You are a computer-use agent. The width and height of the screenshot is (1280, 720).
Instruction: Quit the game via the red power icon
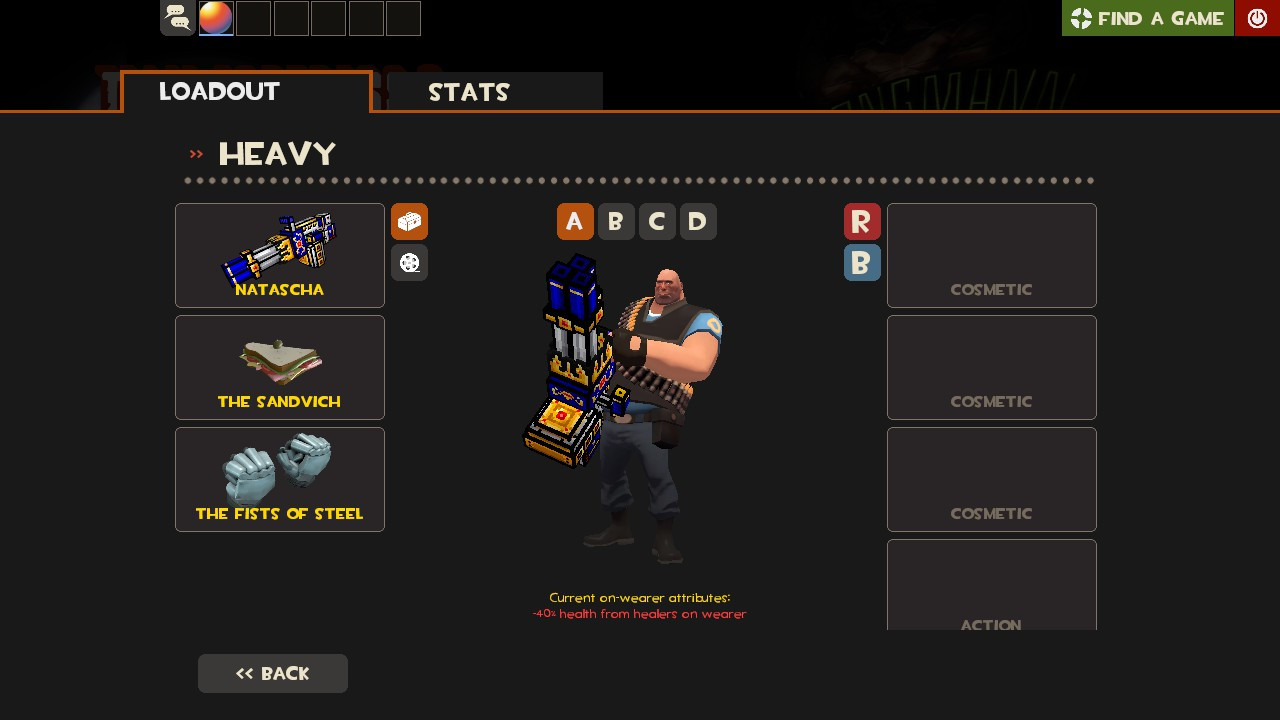coord(1257,18)
